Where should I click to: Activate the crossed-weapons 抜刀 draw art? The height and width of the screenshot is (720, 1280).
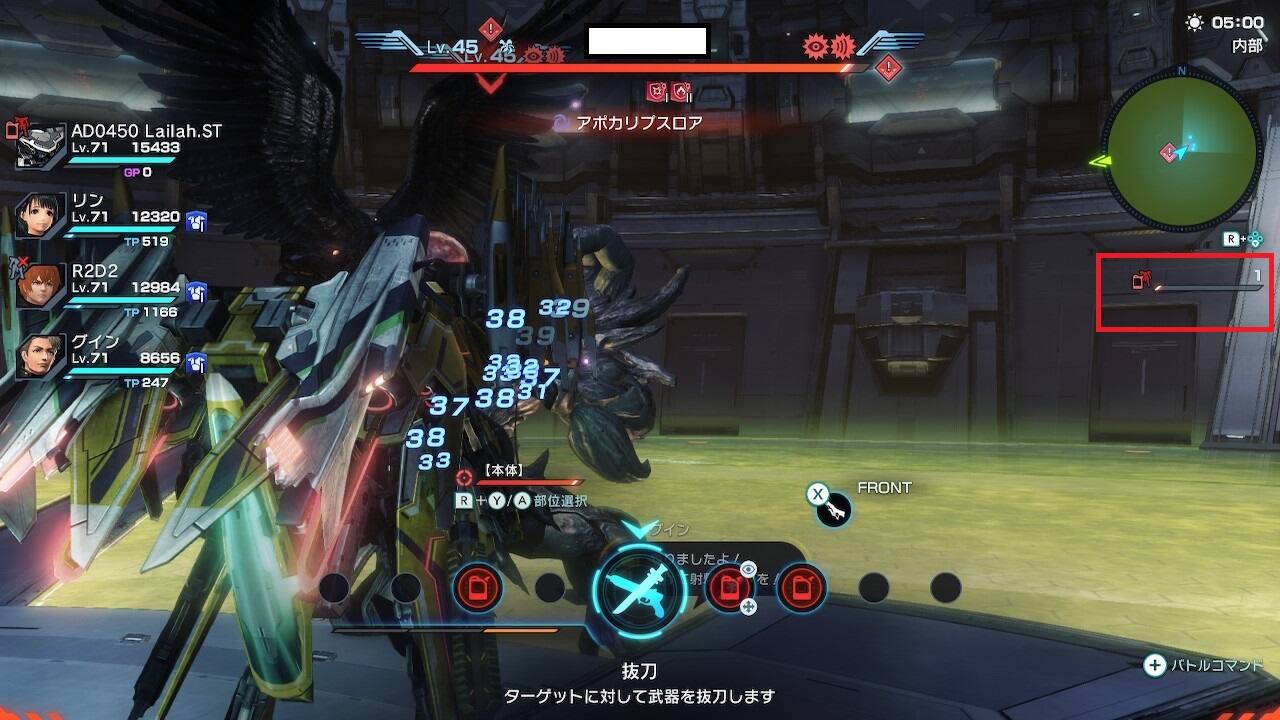coord(639,589)
